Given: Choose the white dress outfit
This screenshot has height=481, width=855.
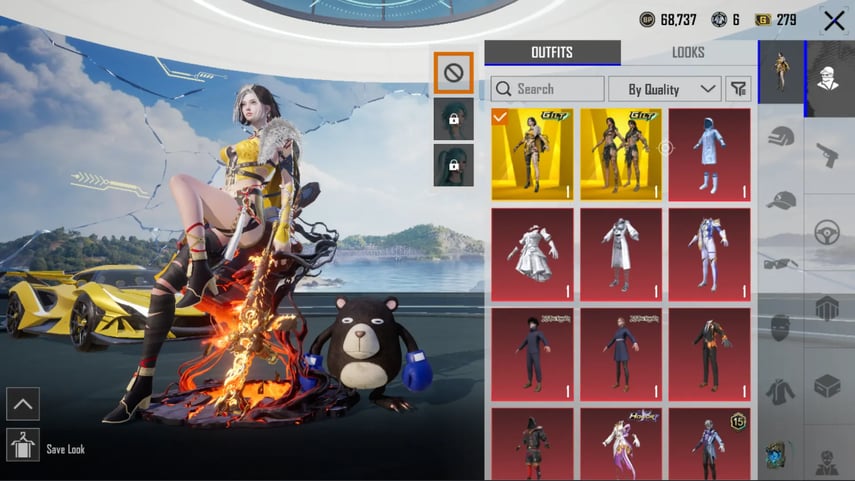Looking at the screenshot, I should tap(532, 254).
